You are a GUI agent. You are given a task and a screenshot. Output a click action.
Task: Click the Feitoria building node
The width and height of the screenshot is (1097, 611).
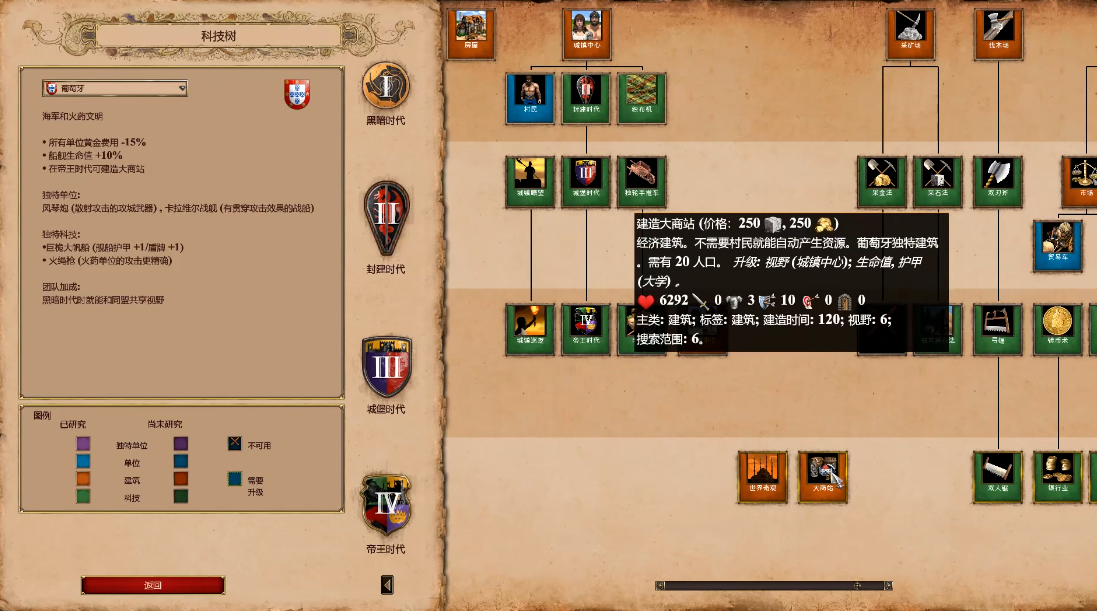click(823, 476)
